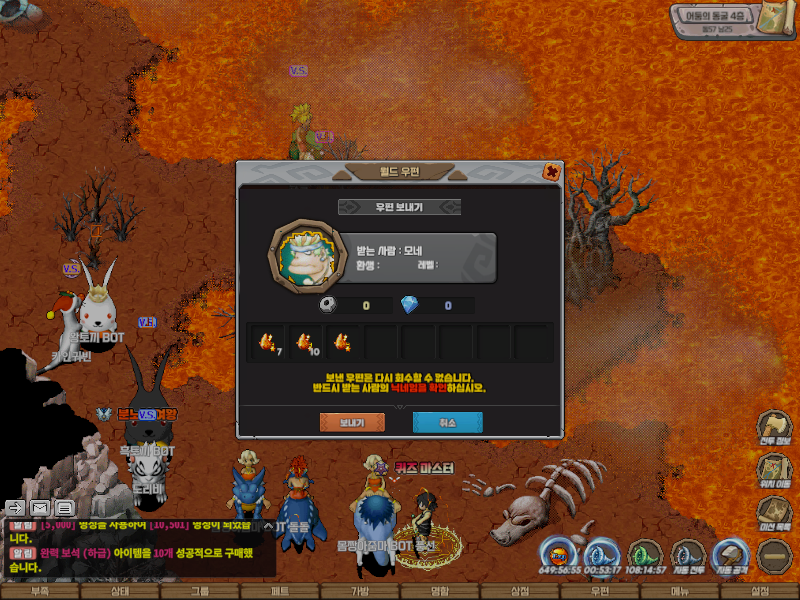Open the 명함 name card menu
800x600 pixels.
[x=440, y=592]
